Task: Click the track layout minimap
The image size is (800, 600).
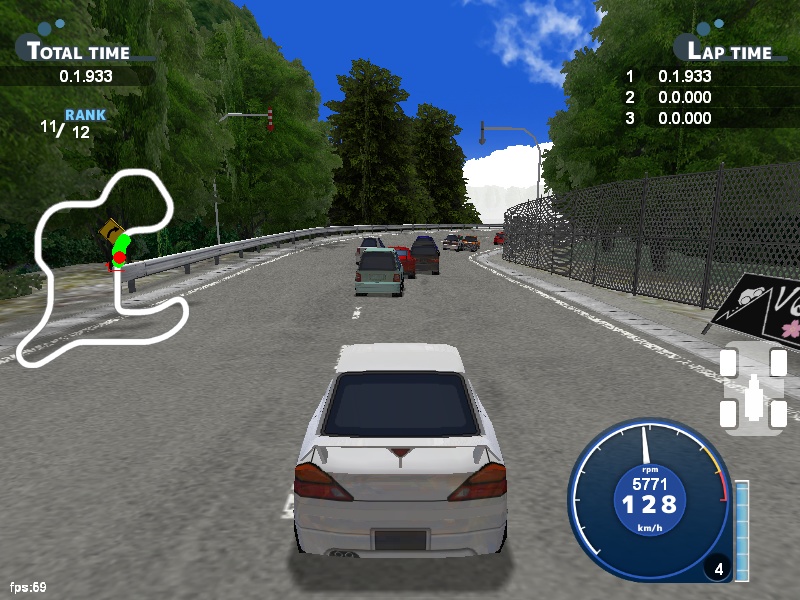Action: pyautogui.click(x=108, y=268)
